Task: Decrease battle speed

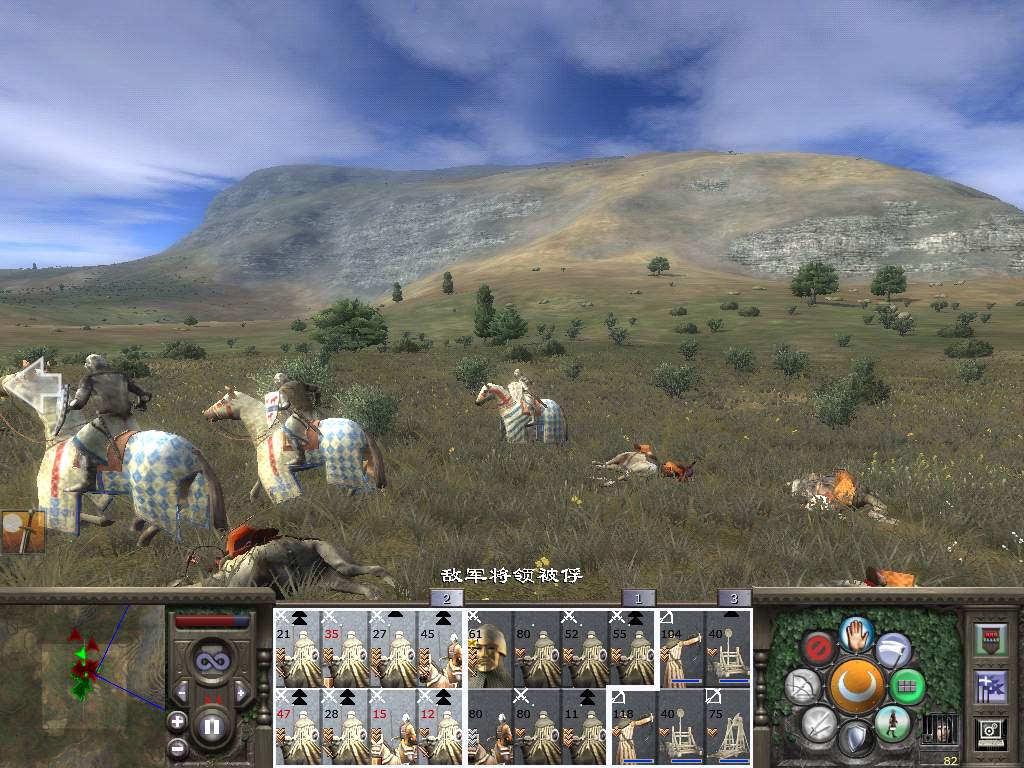Action: click(183, 692)
